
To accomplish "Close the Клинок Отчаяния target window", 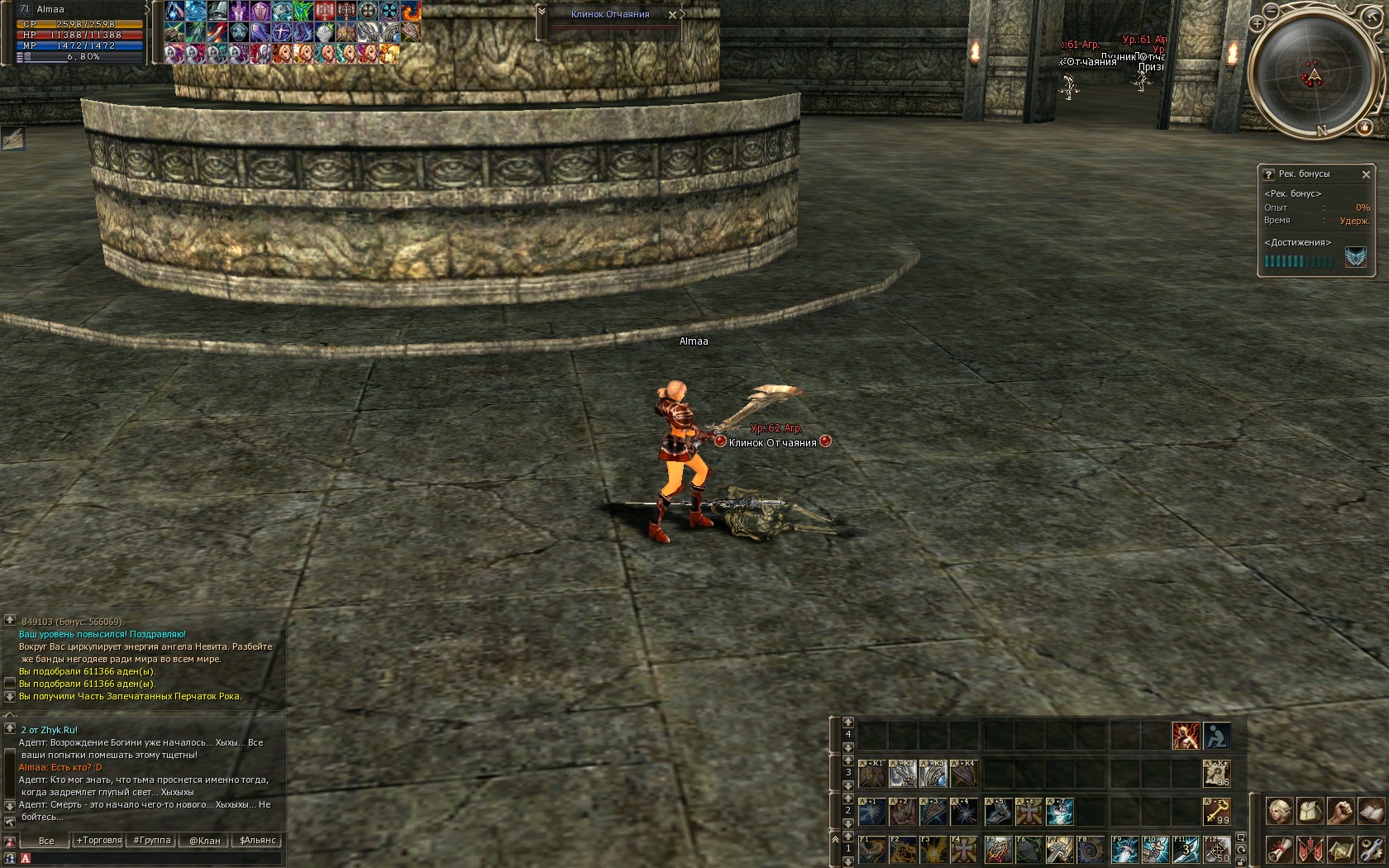I will point(672,15).
